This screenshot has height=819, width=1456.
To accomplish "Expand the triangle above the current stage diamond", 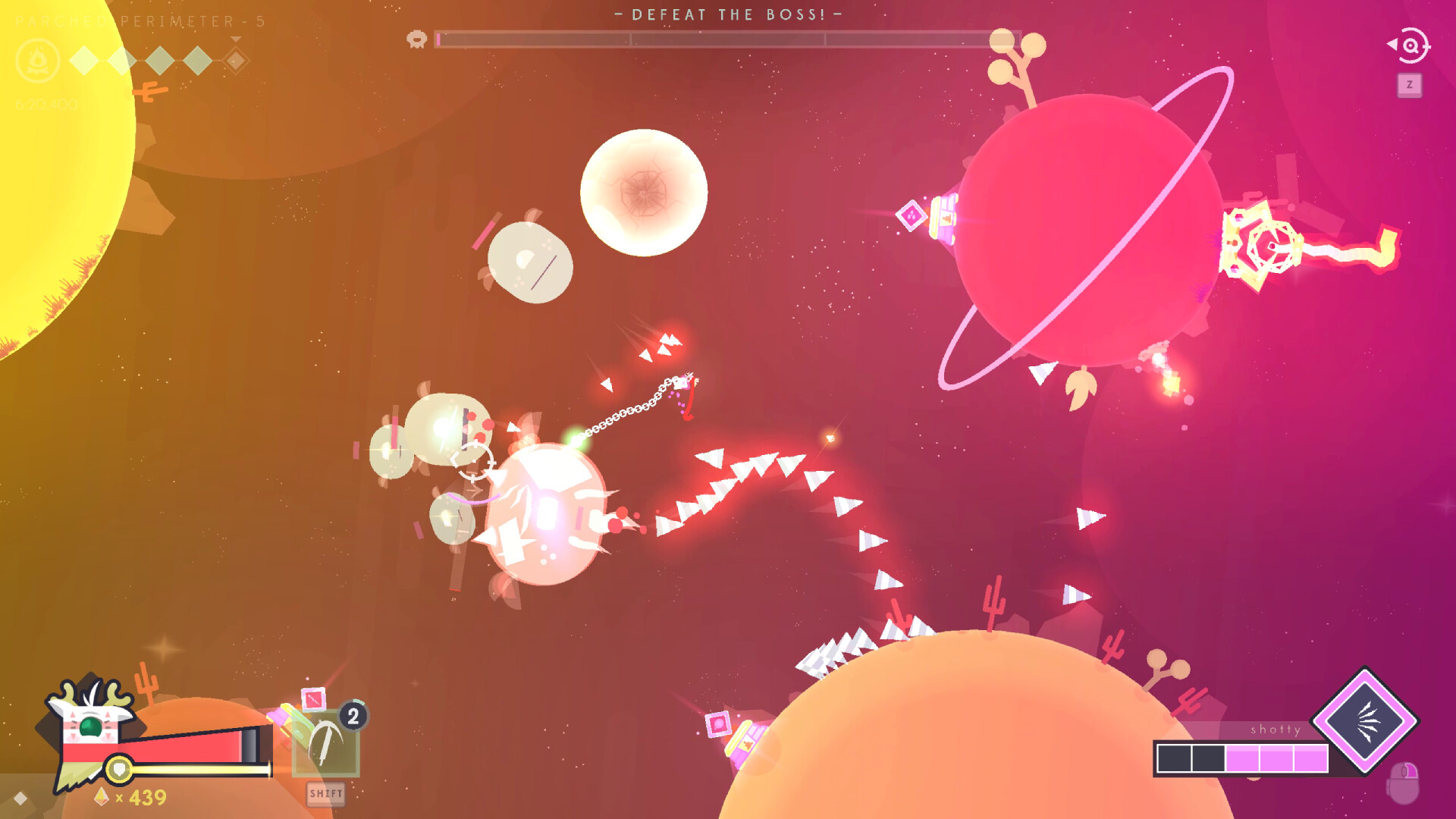I will click(x=235, y=40).
